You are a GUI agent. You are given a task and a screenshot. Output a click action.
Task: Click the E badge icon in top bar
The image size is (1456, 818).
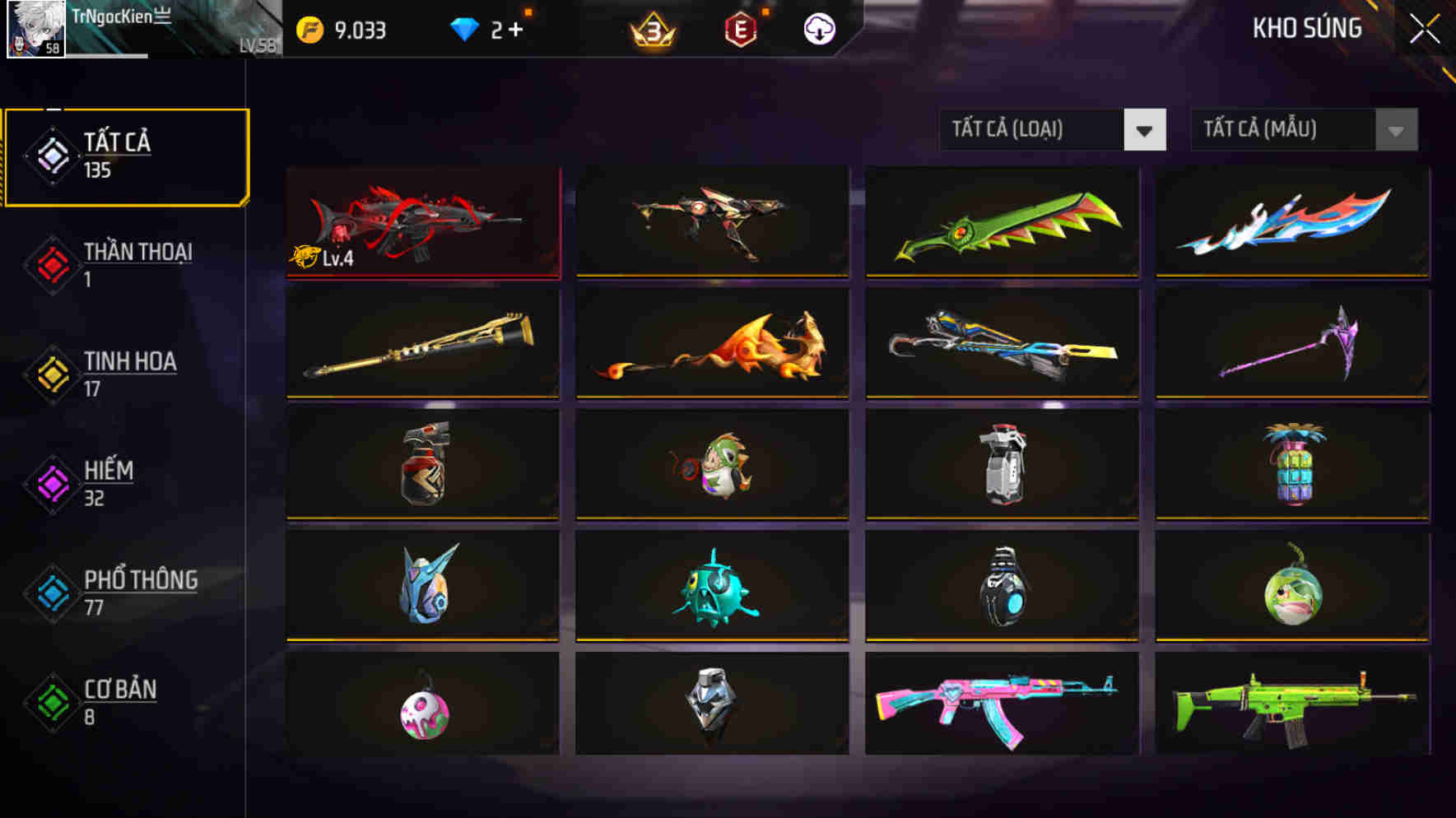739,28
